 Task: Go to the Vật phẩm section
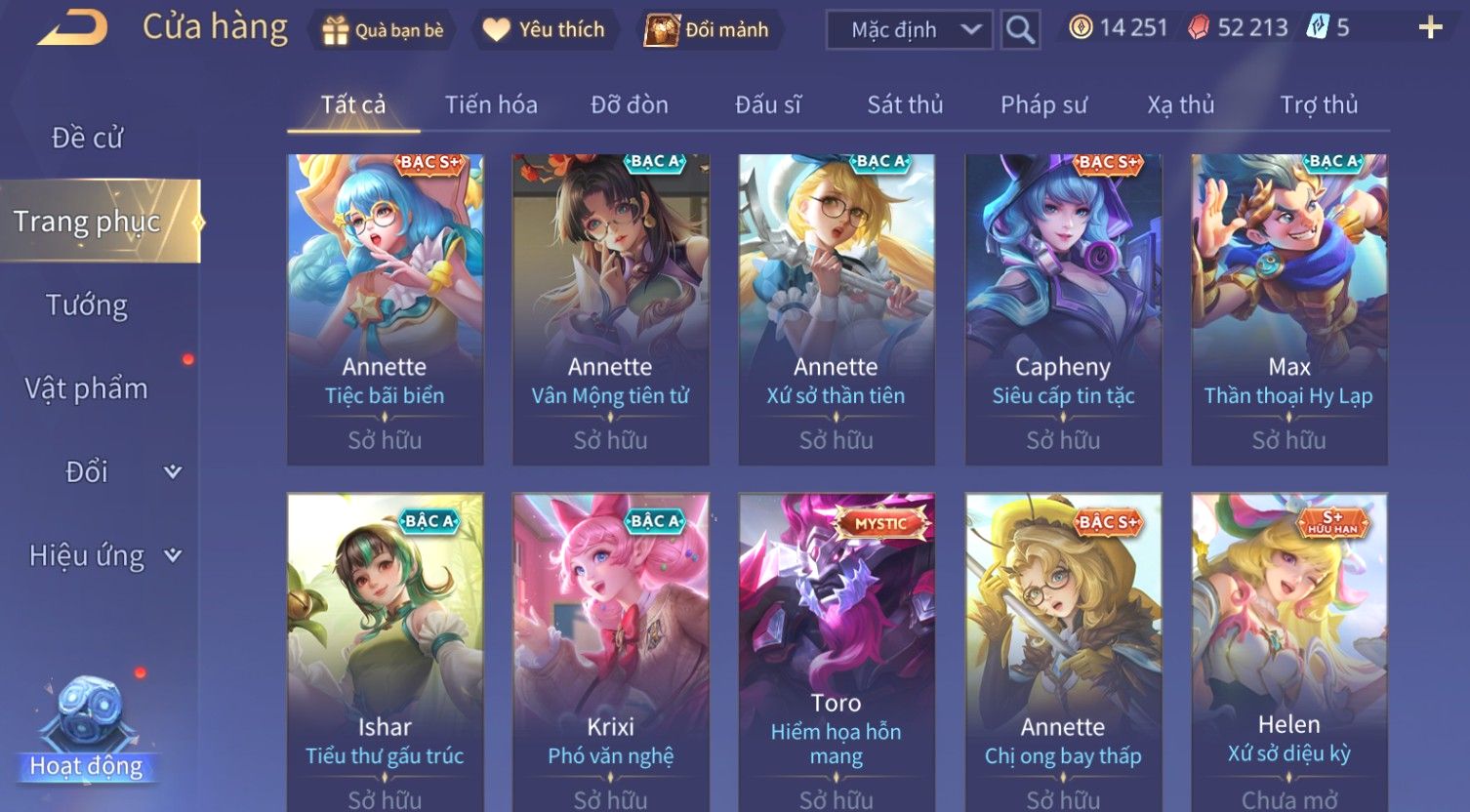click(x=88, y=388)
